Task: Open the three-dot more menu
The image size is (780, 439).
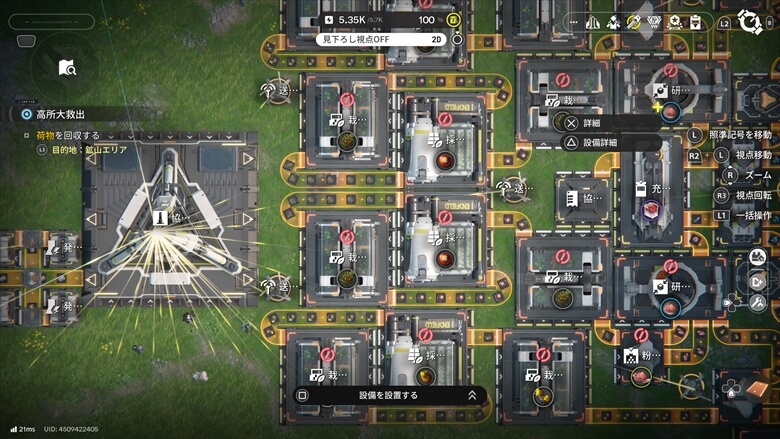Action: tap(573, 21)
